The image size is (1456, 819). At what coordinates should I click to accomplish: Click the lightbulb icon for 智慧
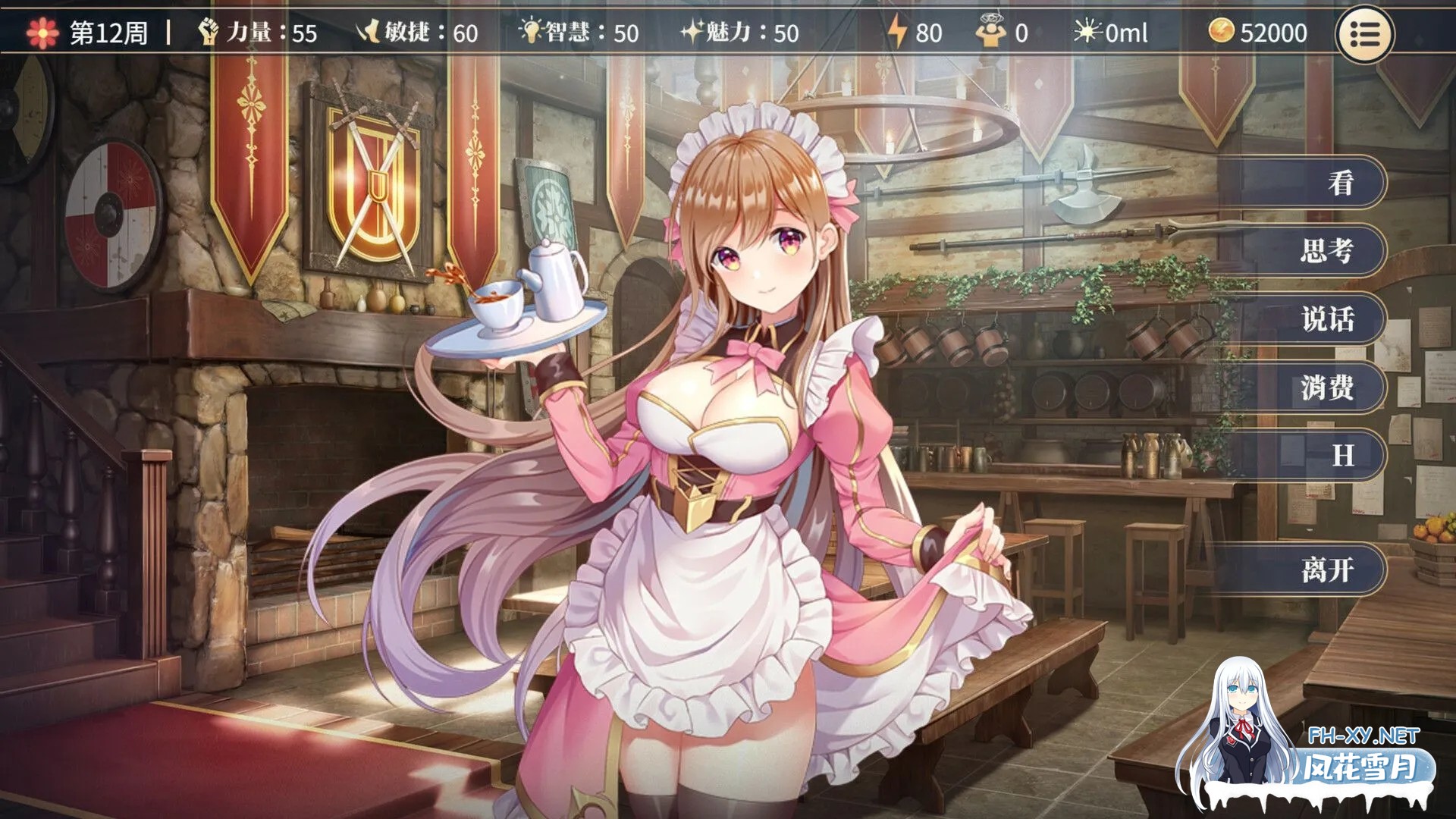point(531,32)
